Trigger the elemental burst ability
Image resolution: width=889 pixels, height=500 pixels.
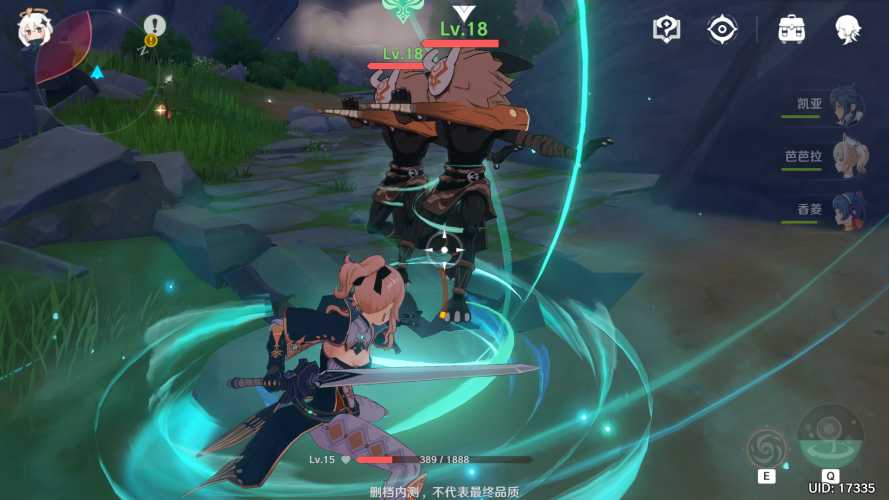830,437
